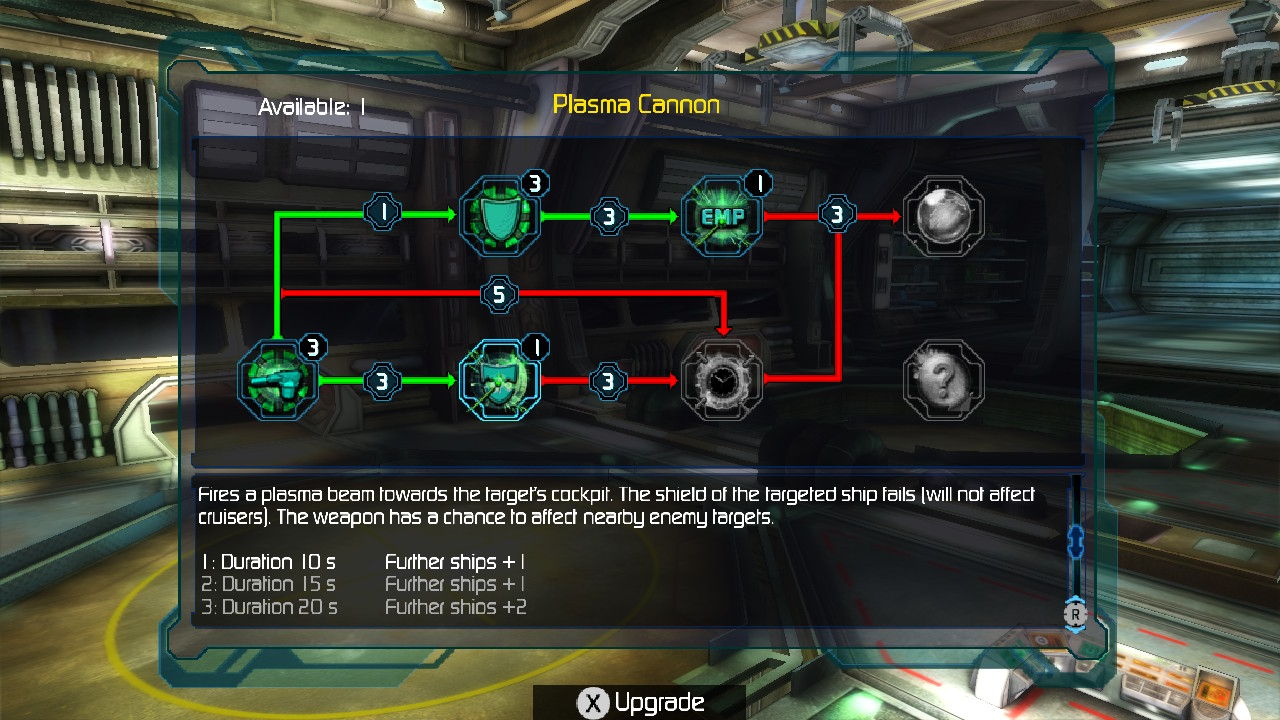The width and height of the screenshot is (1280, 720).
Task: Select the shield-with-cannon upgrade node
Action: pyautogui.click(x=500, y=380)
